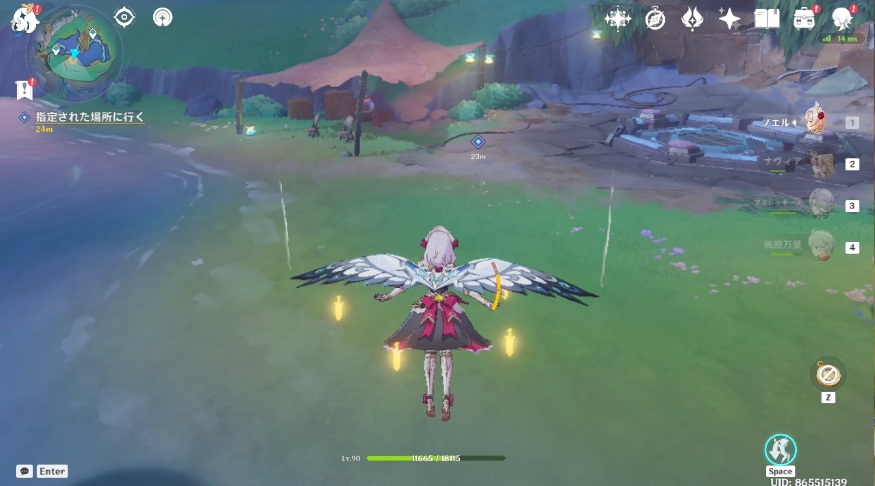Switch to party member 楓原万葉
The image size is (875, 486).
click(820, 246)
